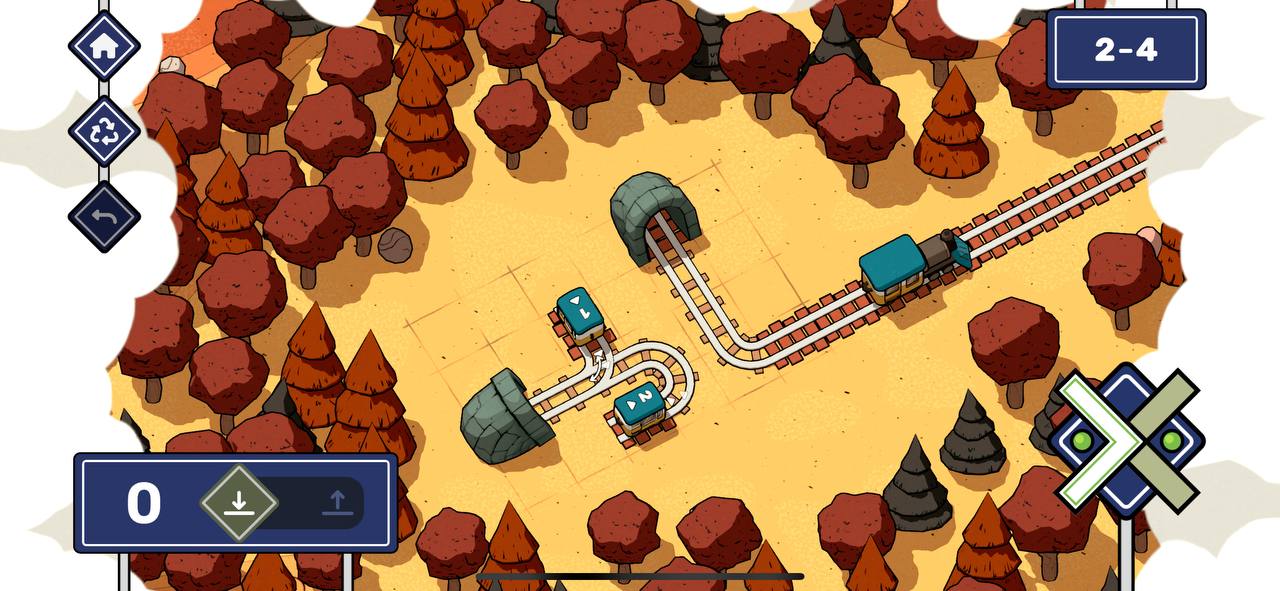Viewport: 1280px width, 591px height.
Task: Start the train with the railroad crossing sign
Action: pos(1127,440)
